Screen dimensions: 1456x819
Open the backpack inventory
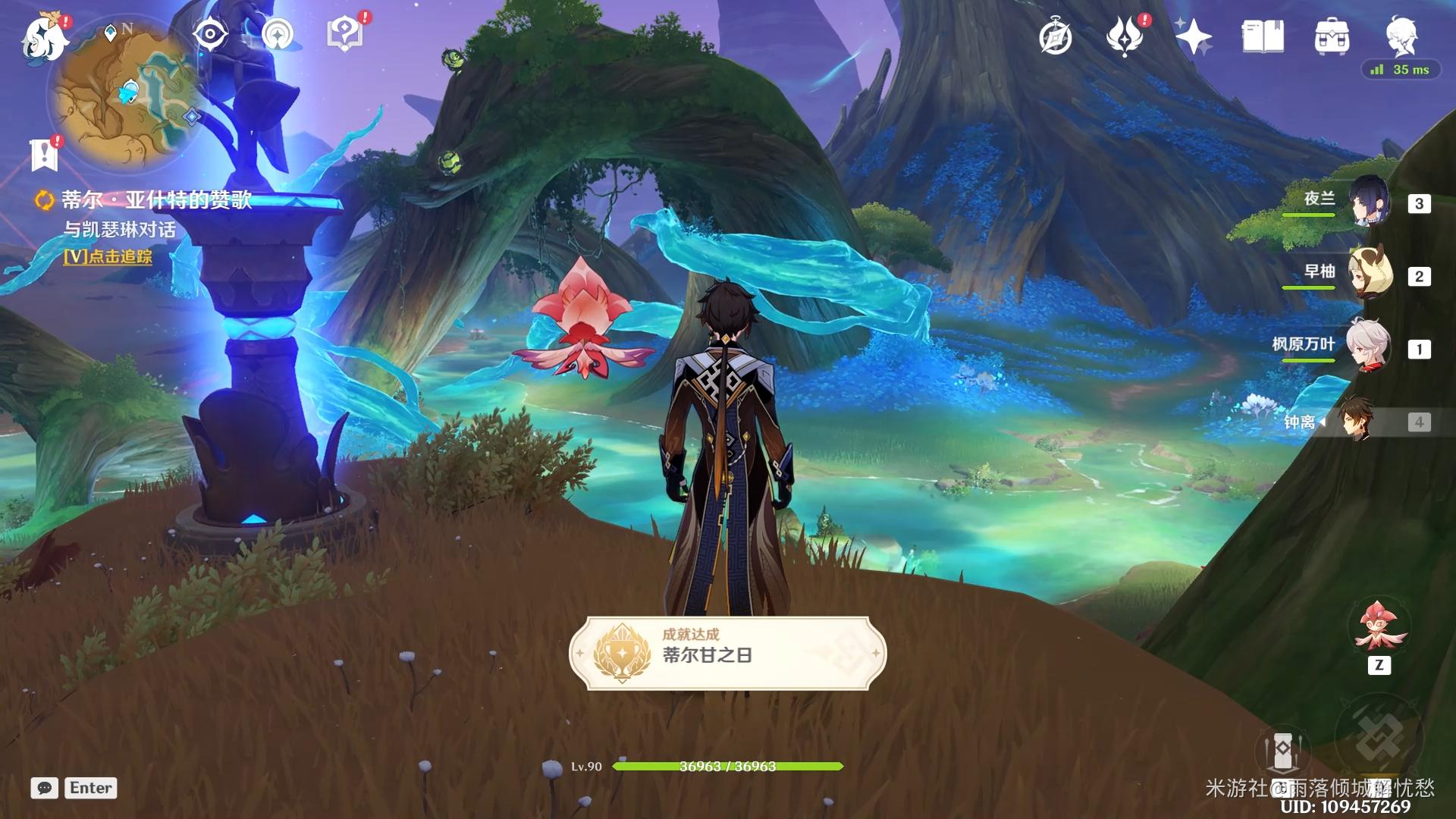point(1332,36)
